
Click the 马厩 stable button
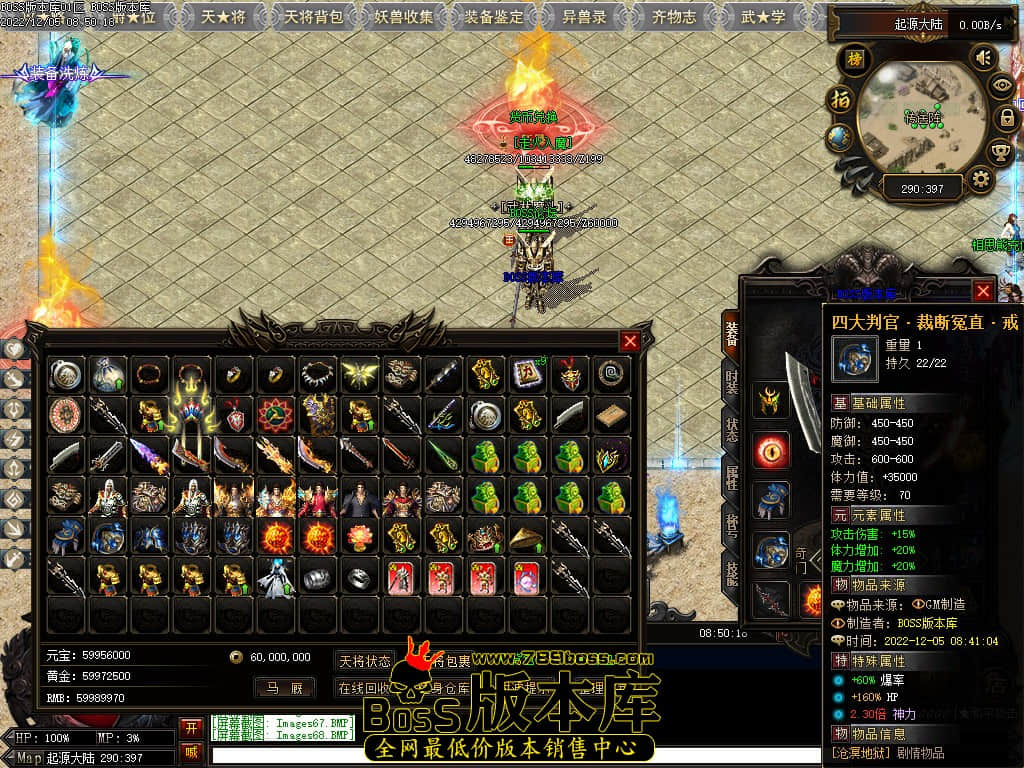pos(284,688)
